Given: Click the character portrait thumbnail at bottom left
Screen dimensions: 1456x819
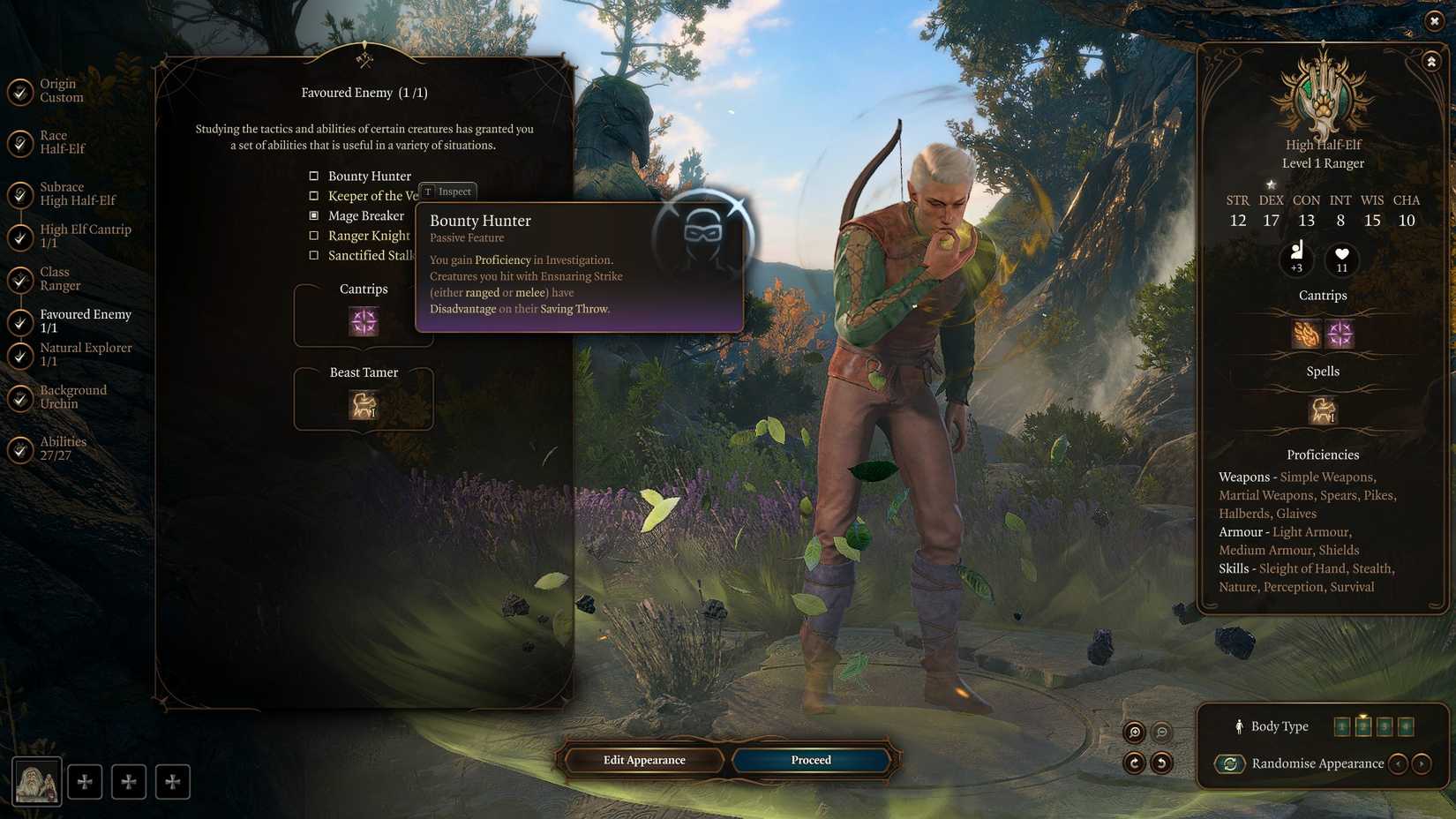Looking at the screenshot, I should 39,780.
